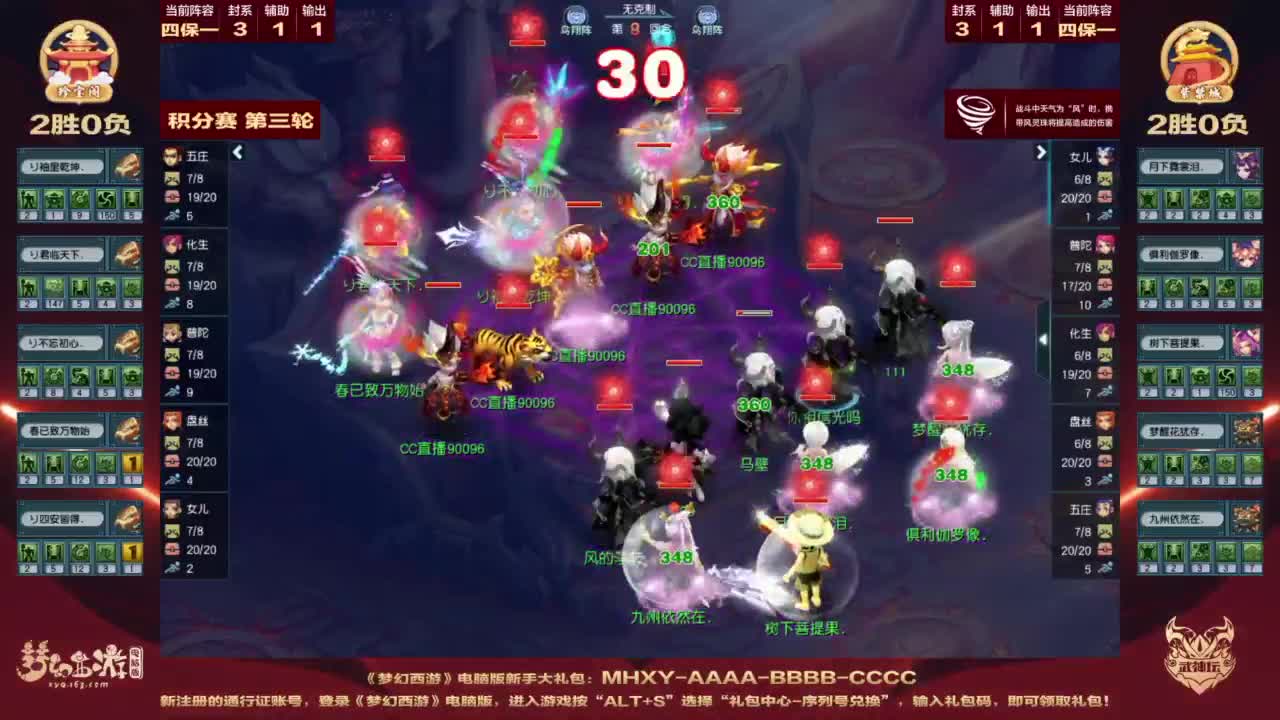Select the 五庄 avatar in the left roster
Viewport: 1280px width, 720px height.
tap(170, 160)
